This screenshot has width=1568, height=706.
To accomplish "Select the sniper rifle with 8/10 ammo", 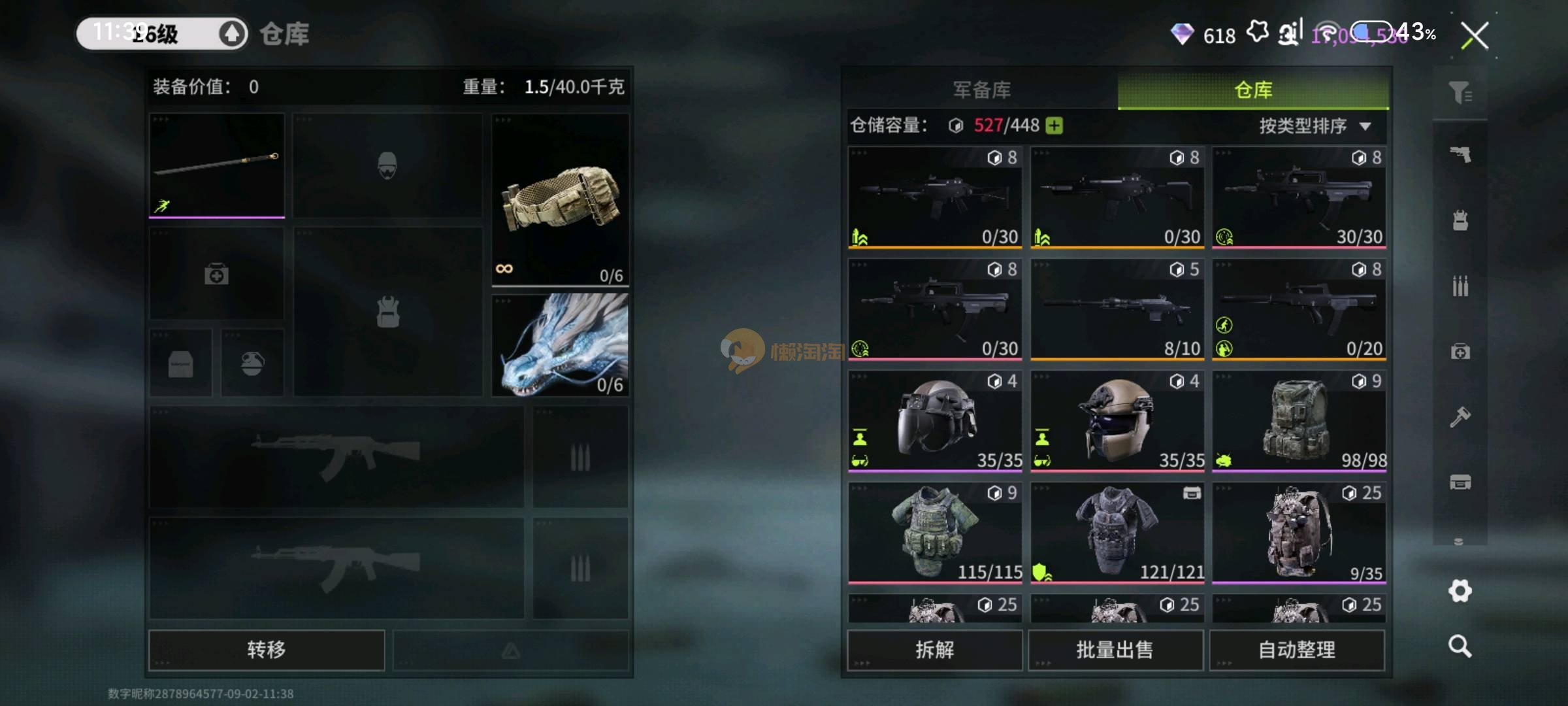I will pos(1117,309).
